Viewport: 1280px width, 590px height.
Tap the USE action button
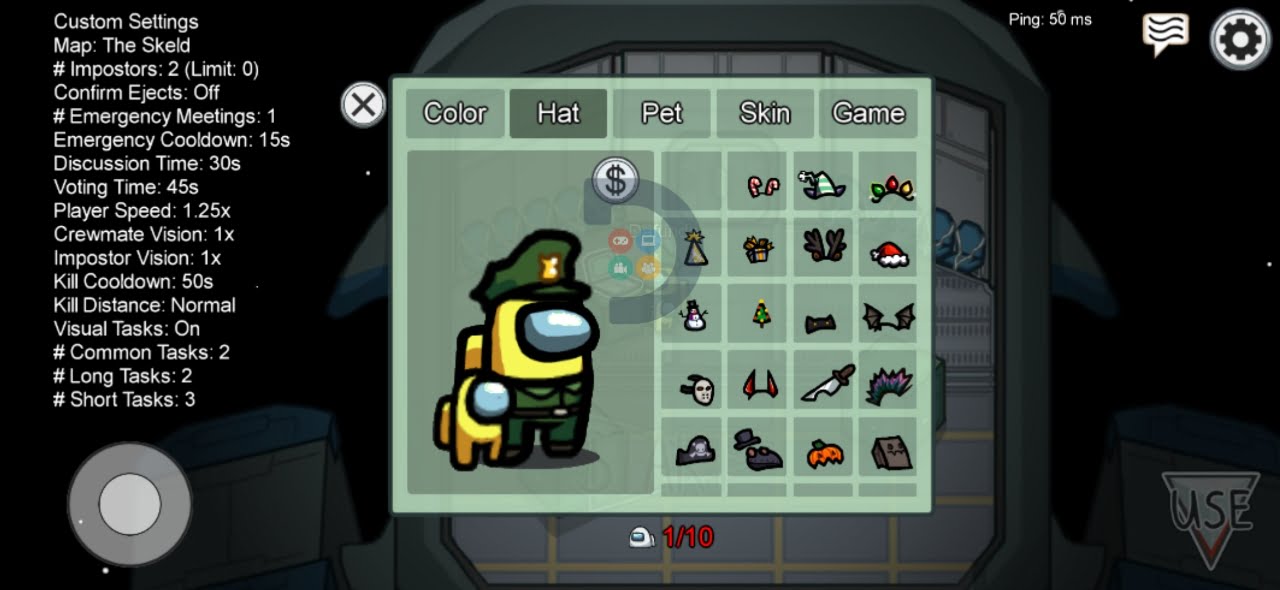coord(1210,517)
